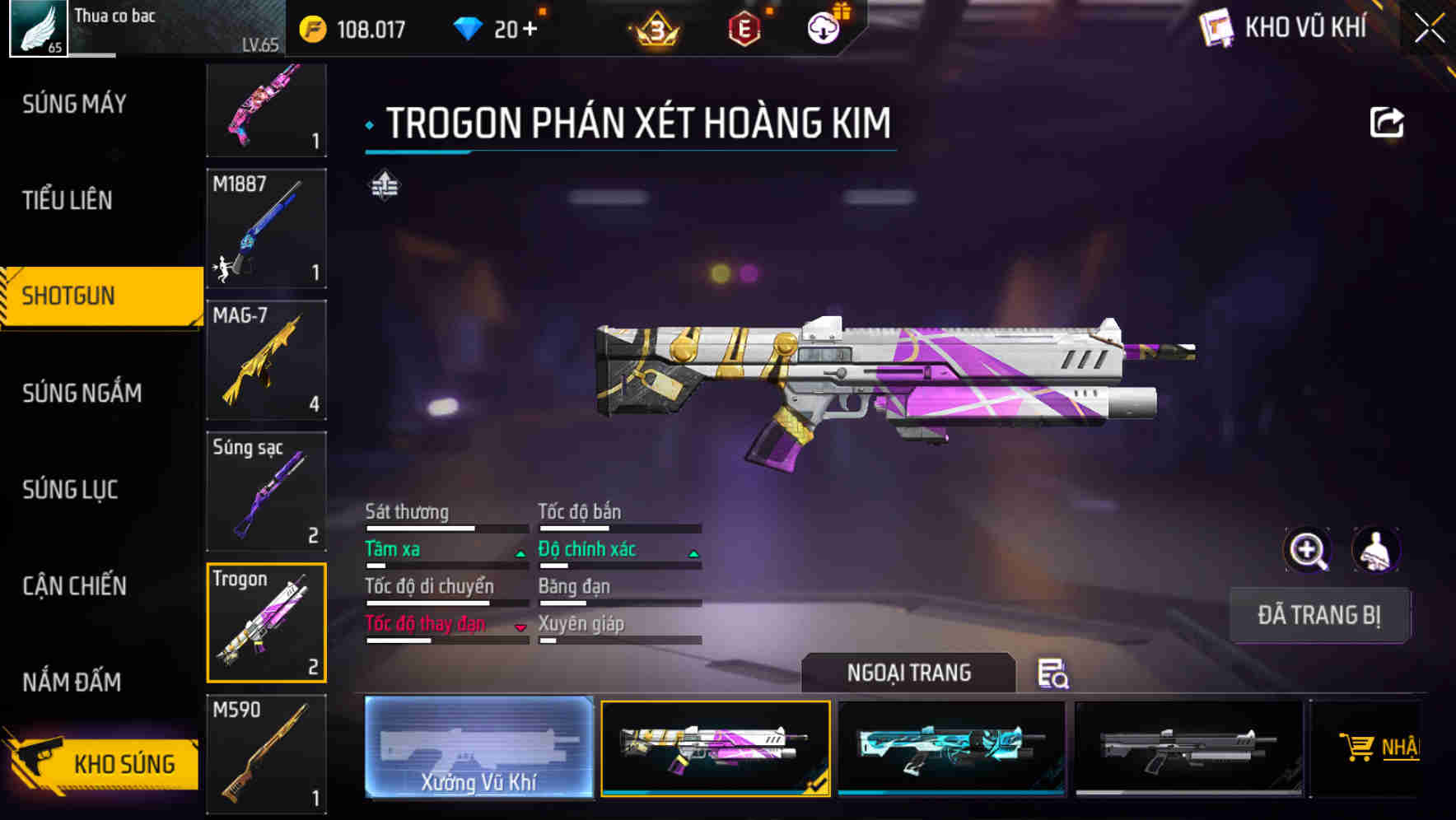1456x820 pixels.
Task: Select the MAG-7 weapon thumbnail
Action: coord(265,360)
